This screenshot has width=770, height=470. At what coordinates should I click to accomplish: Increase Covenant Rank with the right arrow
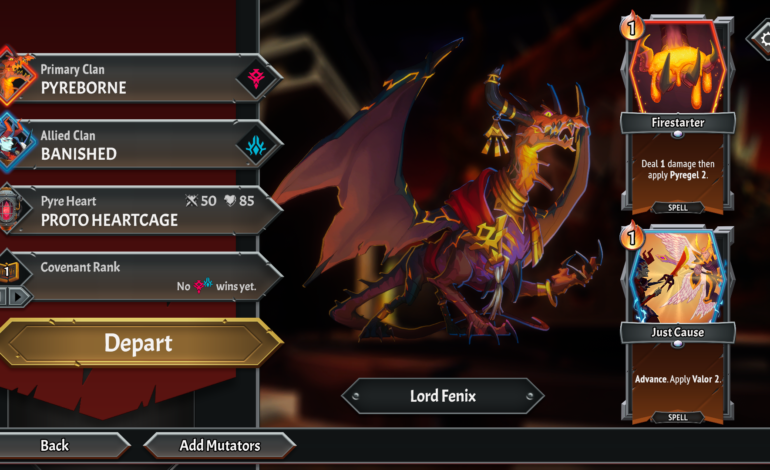point(21,297)
